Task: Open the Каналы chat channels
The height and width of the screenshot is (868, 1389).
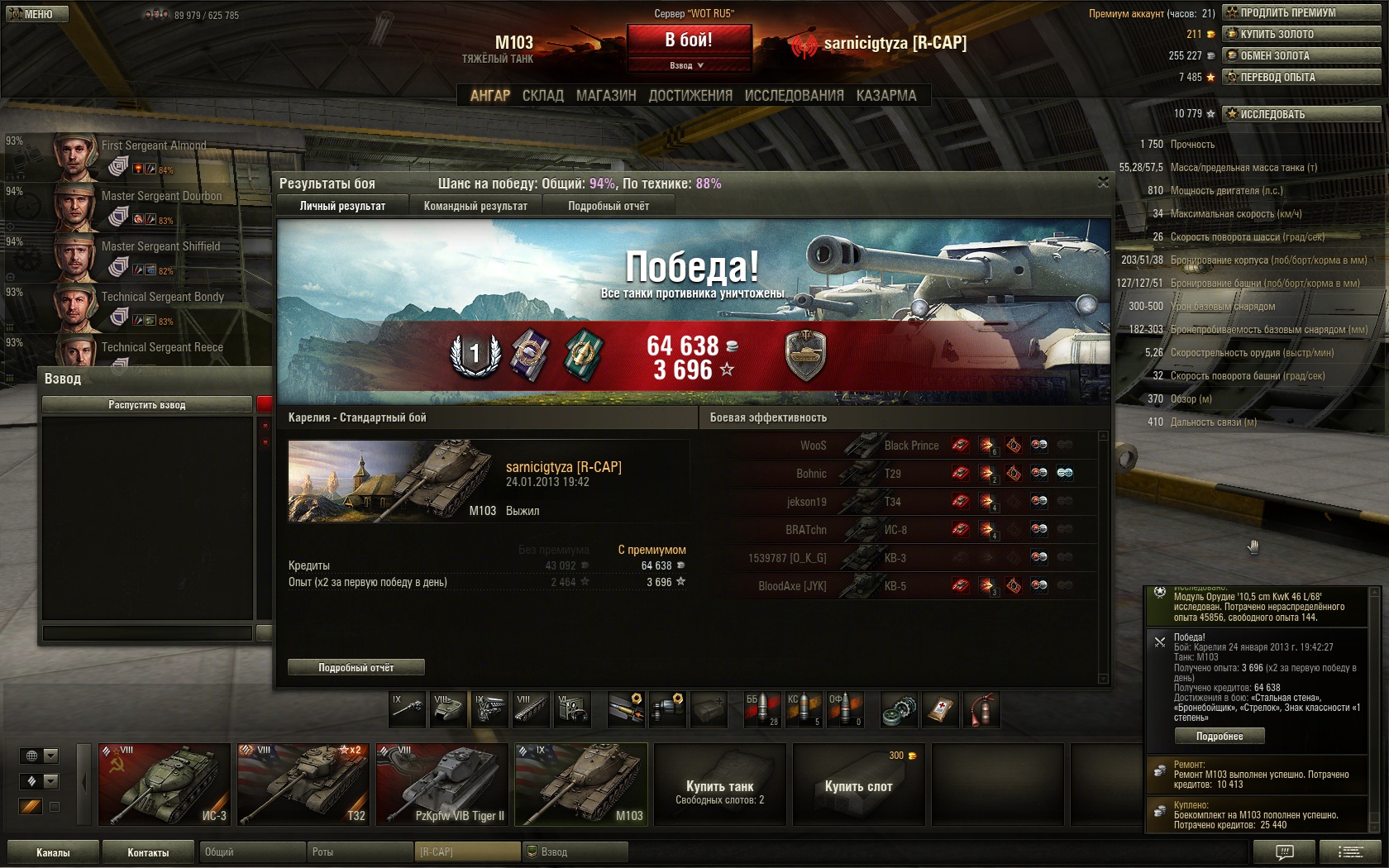Action: 53,852
